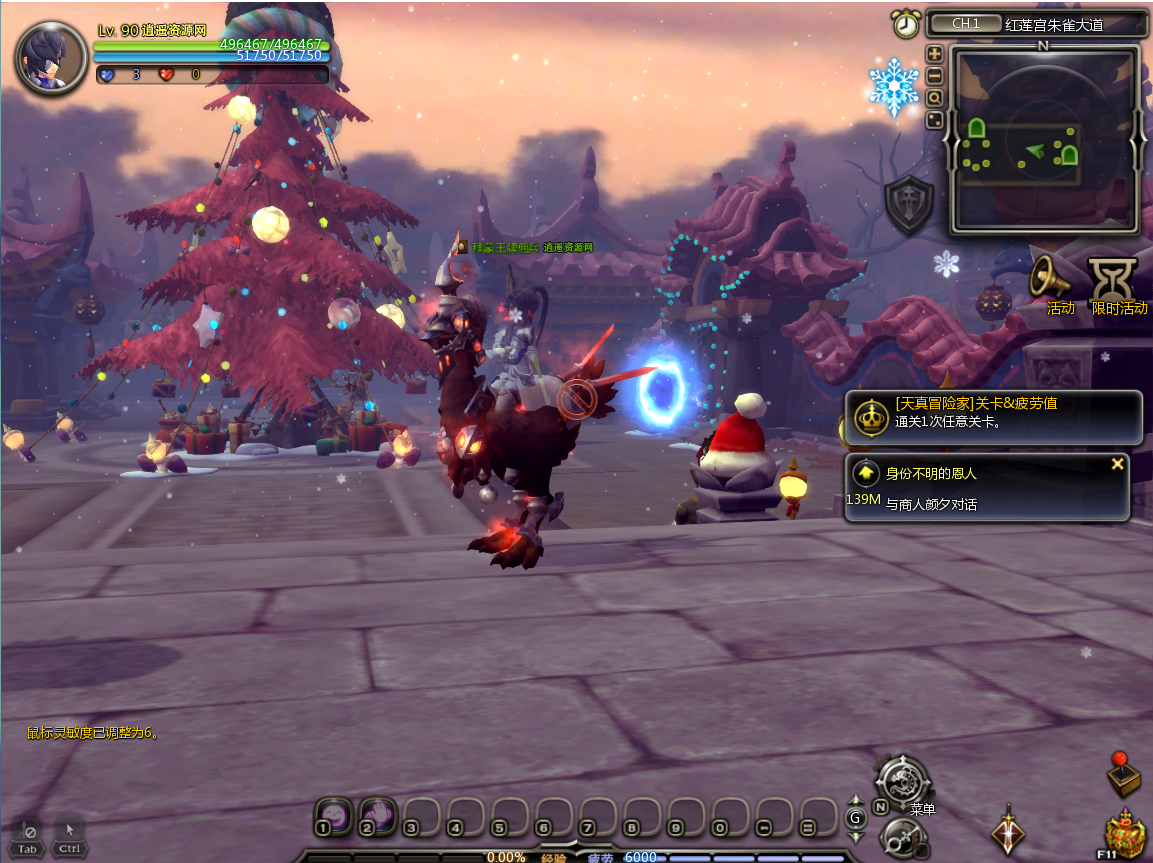The height and width of the screenshot is (863, 1153).
Task: Click the red joystick icon
Action: [x=1125, y=773]
